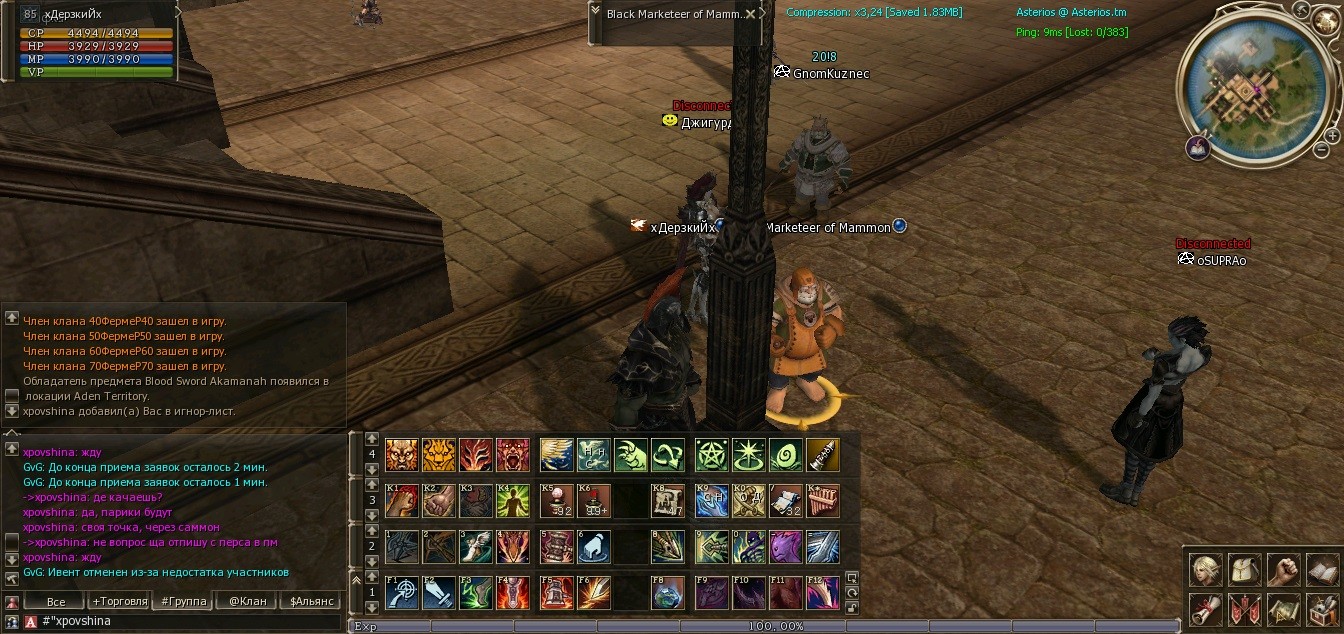Activate the K4 green glowing figure skill

click(513, 501)
